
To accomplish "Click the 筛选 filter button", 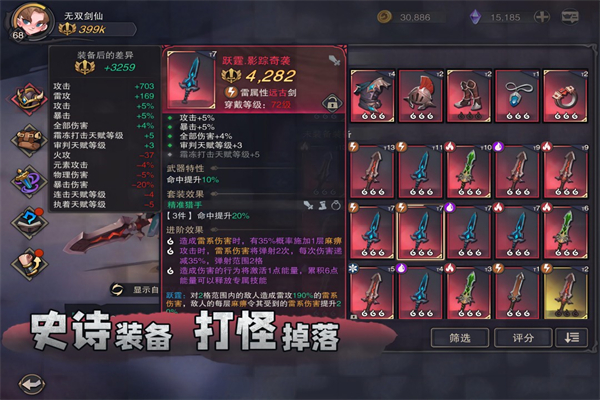I will (459, 338).
